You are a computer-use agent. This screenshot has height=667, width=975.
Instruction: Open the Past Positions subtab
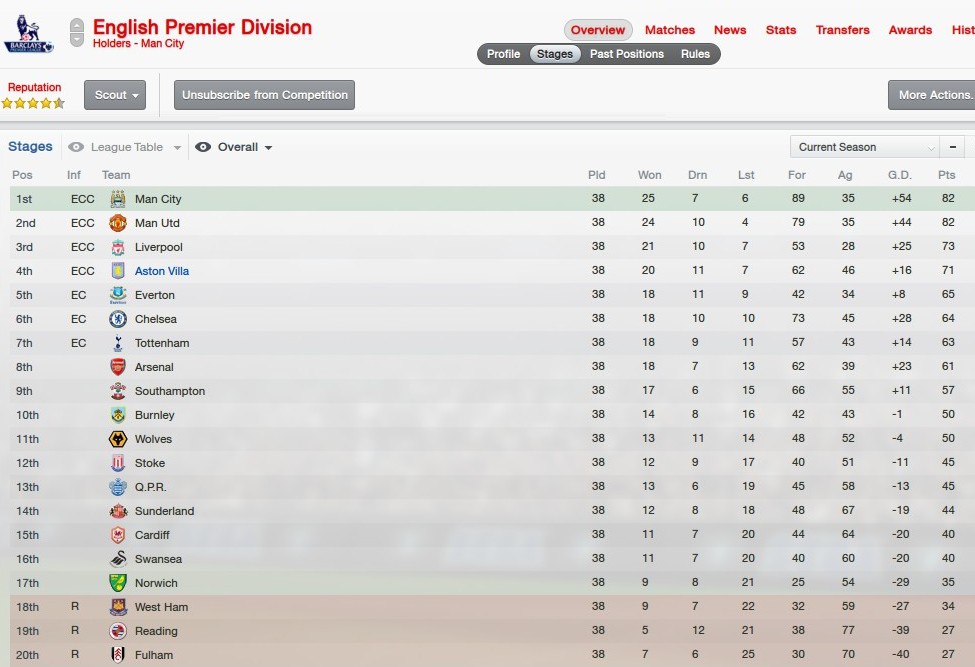[x=627, y=54]
